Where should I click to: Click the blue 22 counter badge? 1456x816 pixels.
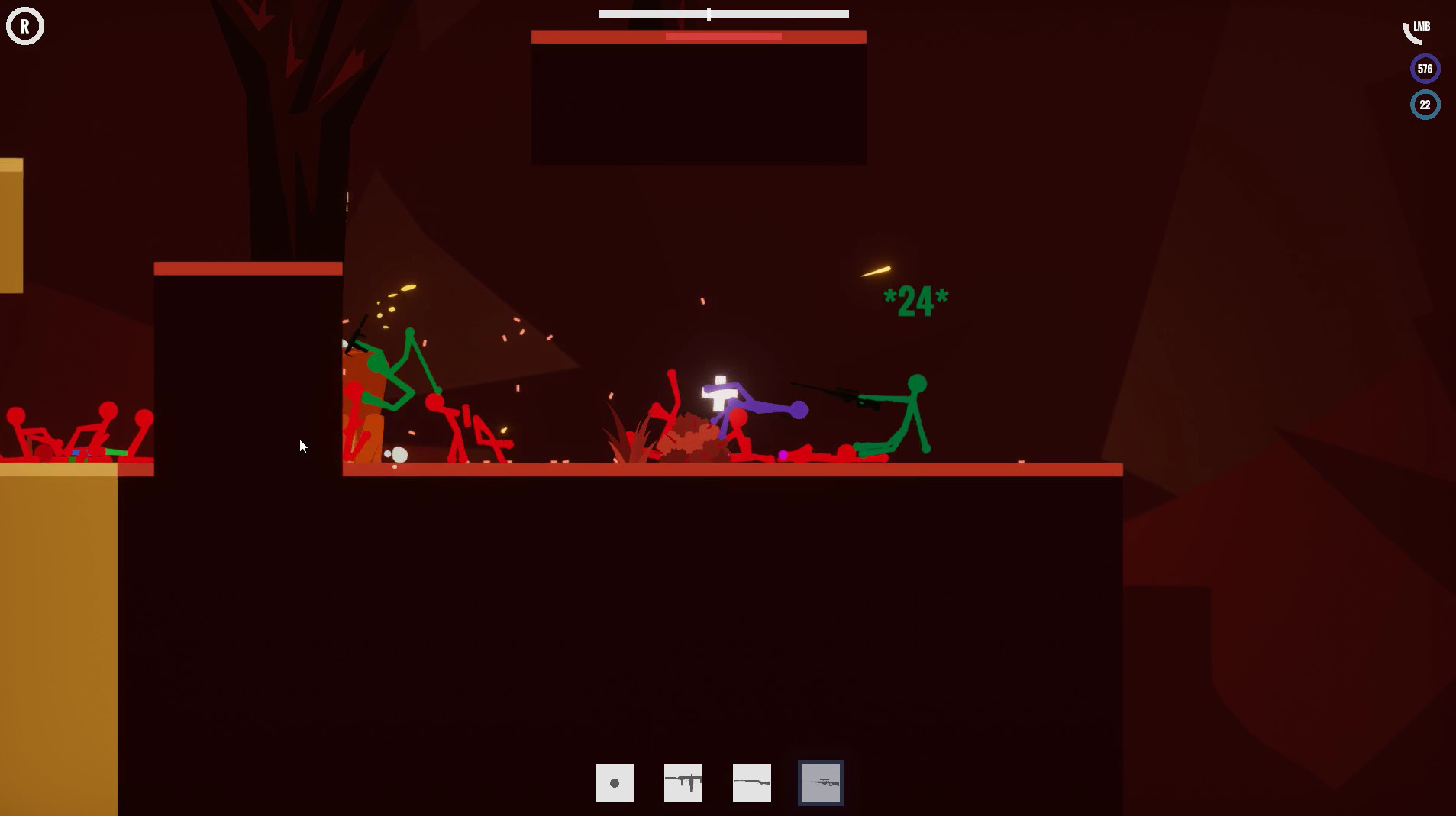click(x=1425, y=105)
